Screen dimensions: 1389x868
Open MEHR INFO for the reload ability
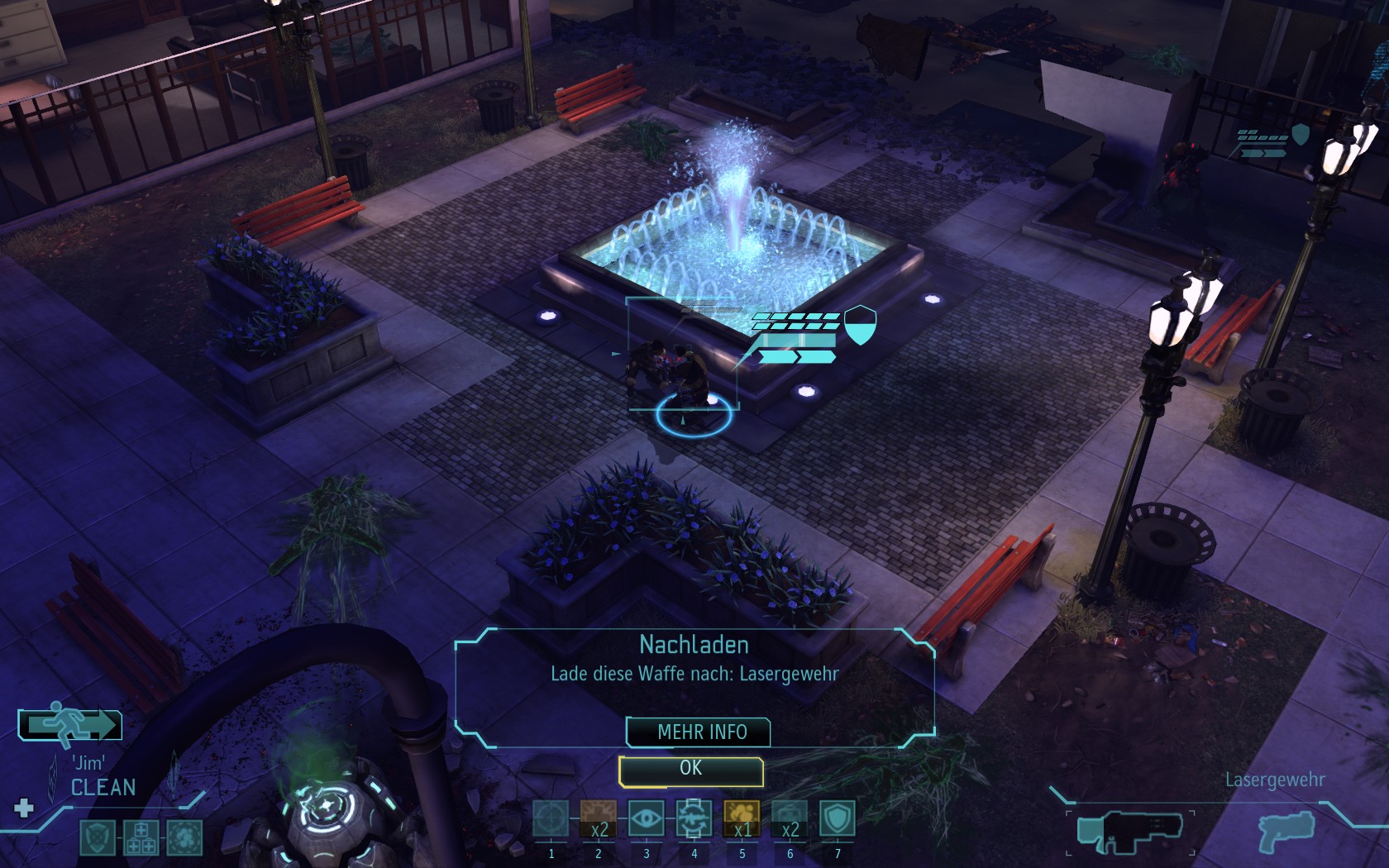tap(699, 732)
